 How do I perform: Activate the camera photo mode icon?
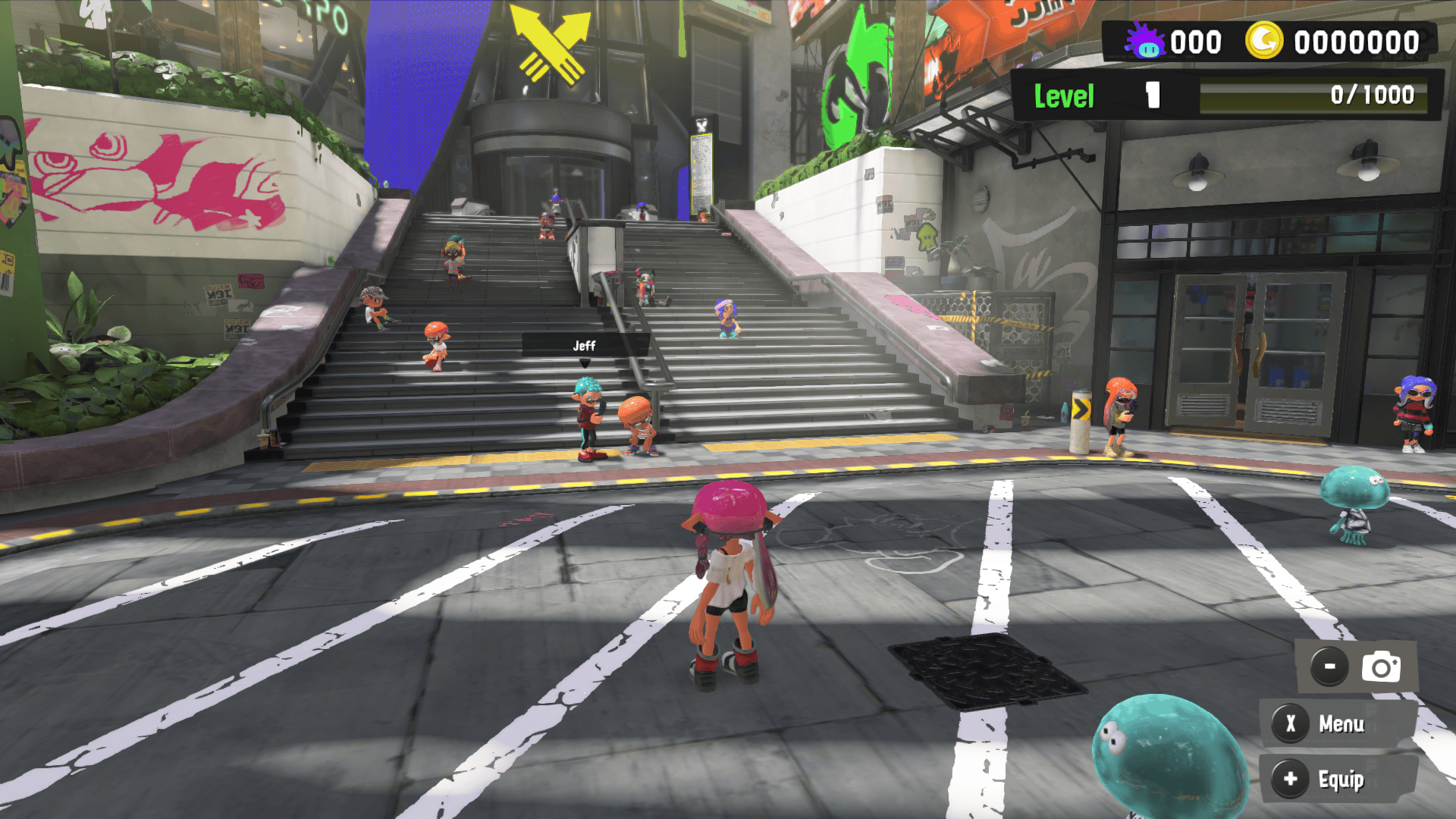coord(1380,667)
